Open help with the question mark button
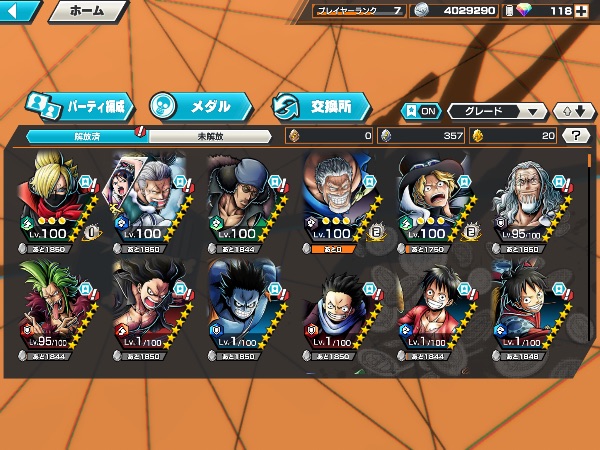This screenshot has width=600, height=450. 575,136
